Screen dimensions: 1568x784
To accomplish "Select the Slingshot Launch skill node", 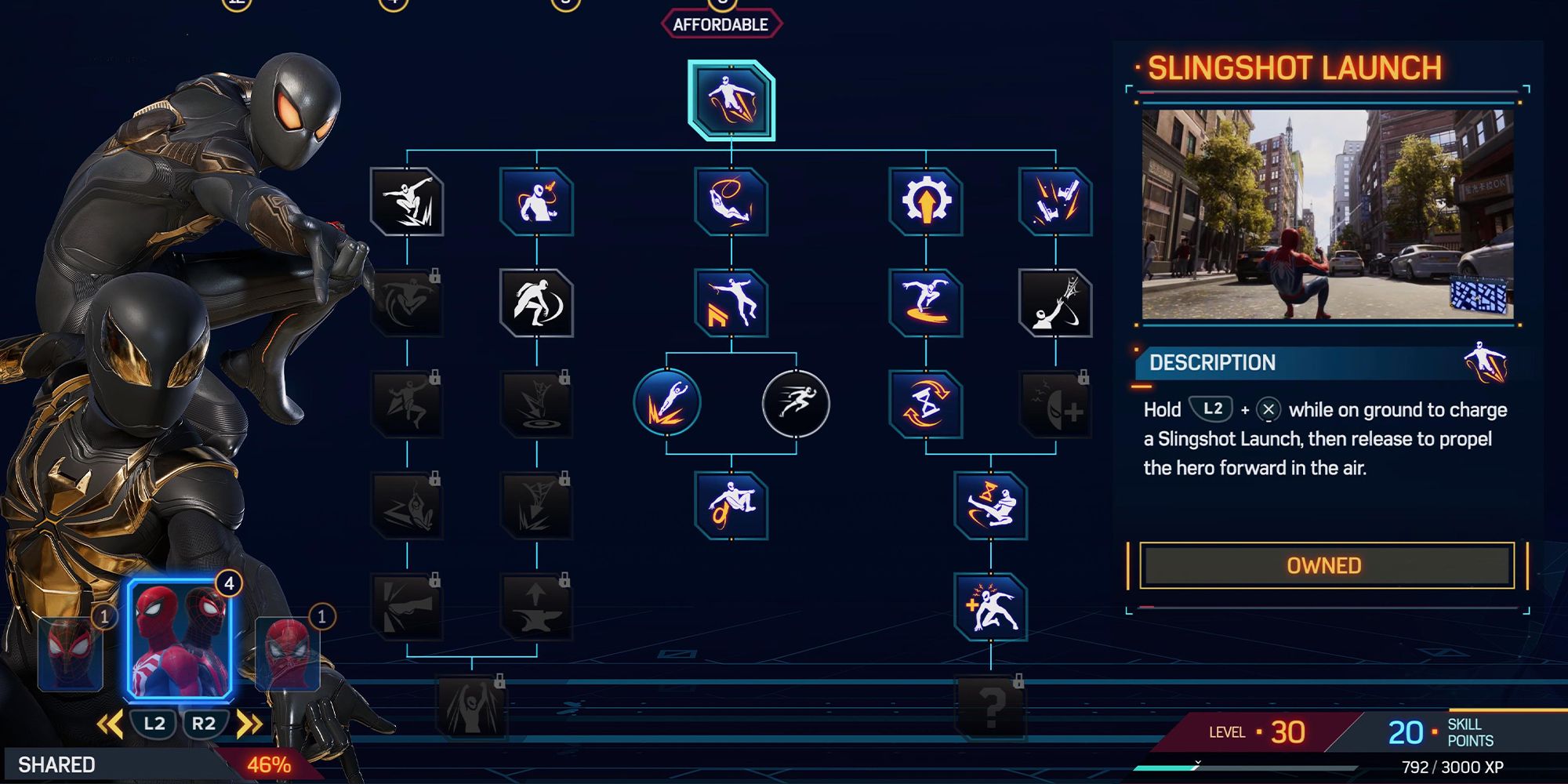I will click(x=733, y=102).
